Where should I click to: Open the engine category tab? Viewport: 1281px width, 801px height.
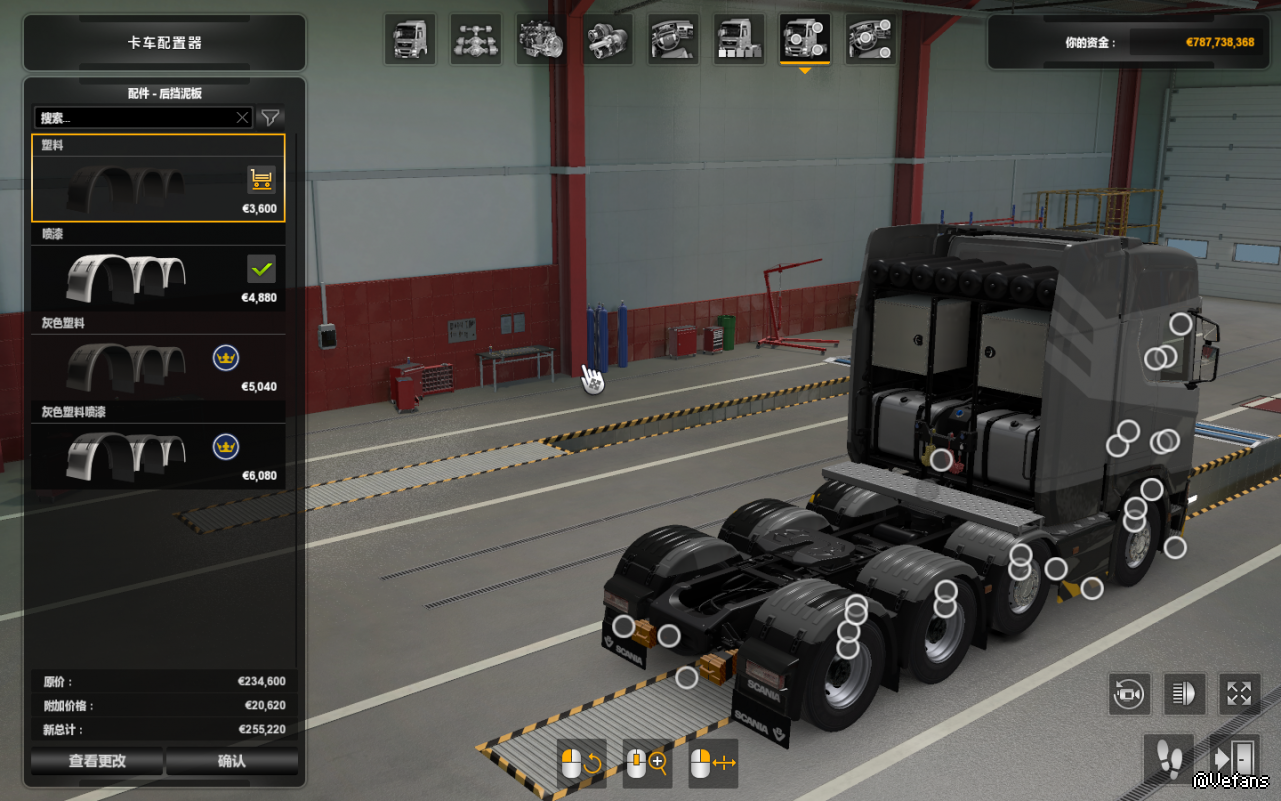coord(542,40)
